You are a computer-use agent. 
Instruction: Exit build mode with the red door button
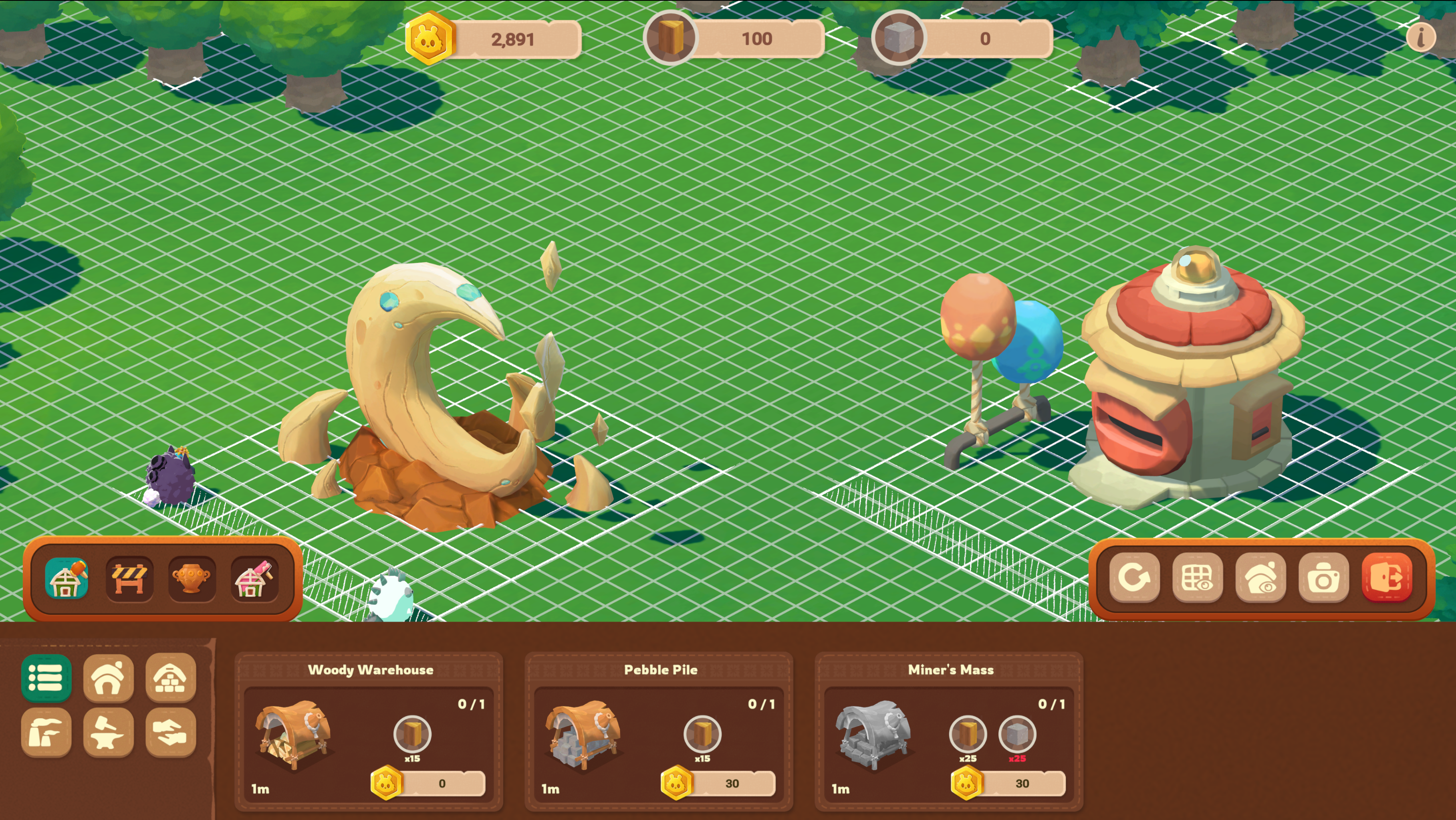(1386, 578)
